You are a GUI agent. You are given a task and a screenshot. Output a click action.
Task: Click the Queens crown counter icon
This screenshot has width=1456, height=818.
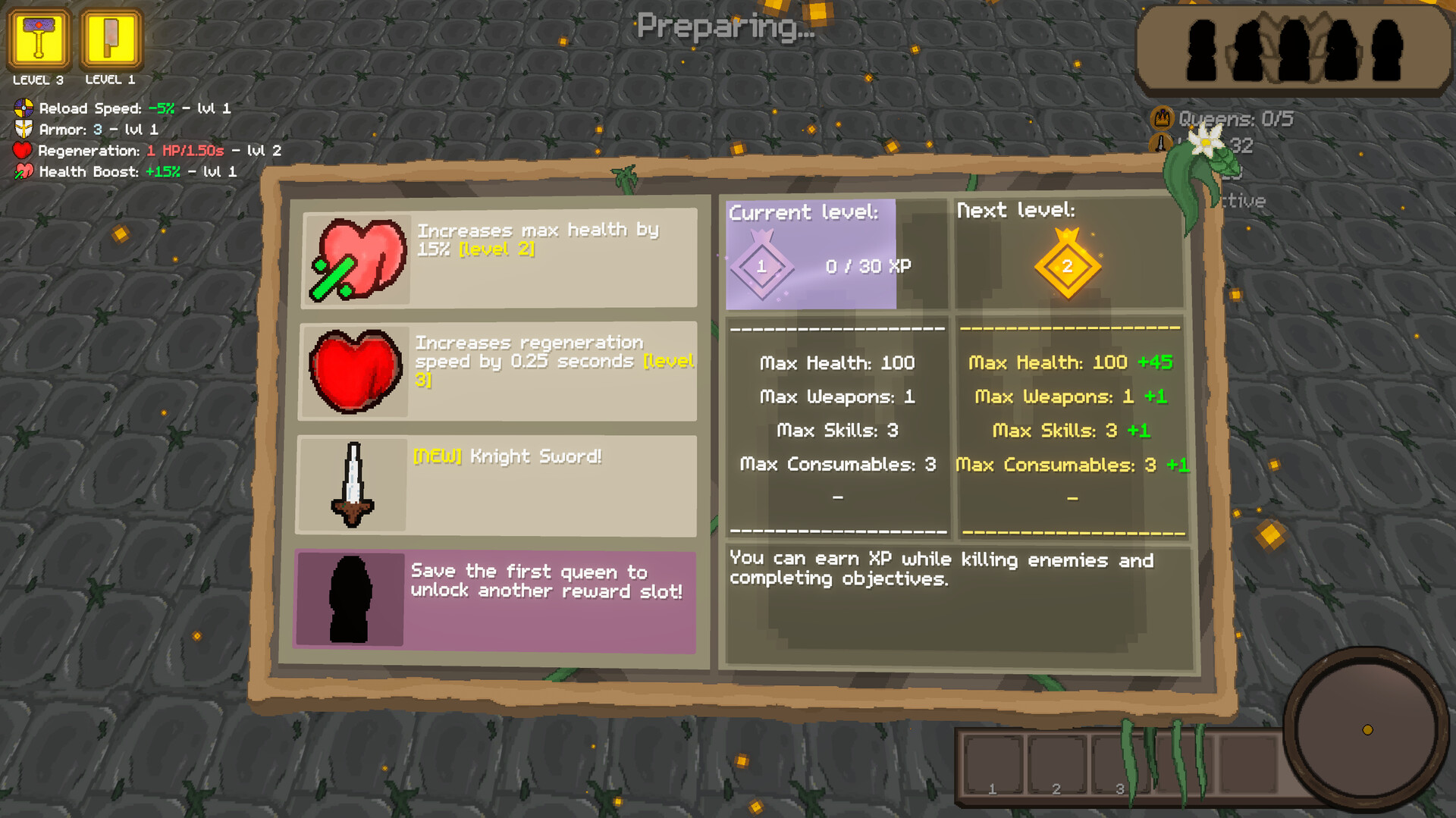pos(1163,118)
